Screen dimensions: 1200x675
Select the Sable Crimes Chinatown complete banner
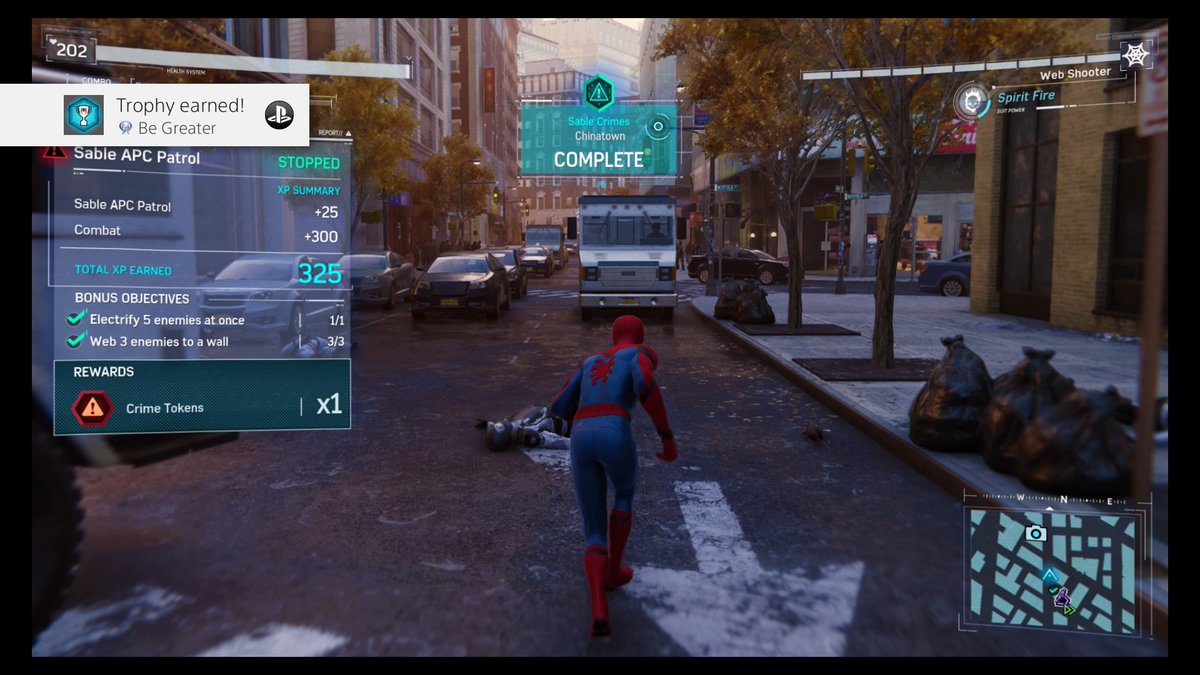598,141
